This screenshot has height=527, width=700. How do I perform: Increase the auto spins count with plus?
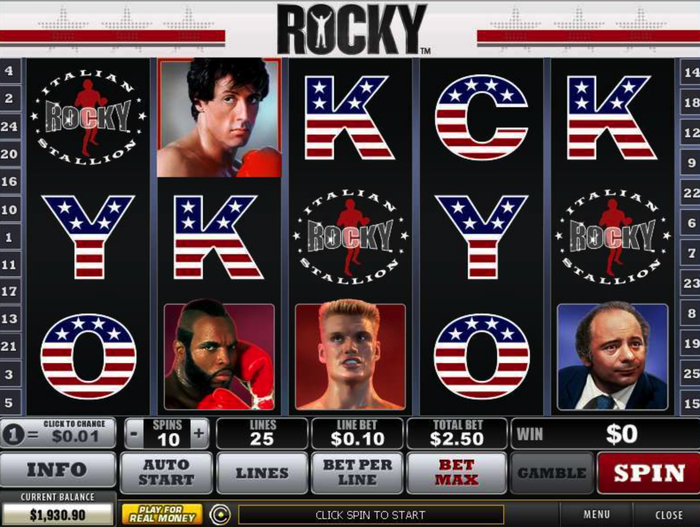click(x=199, y=433)
